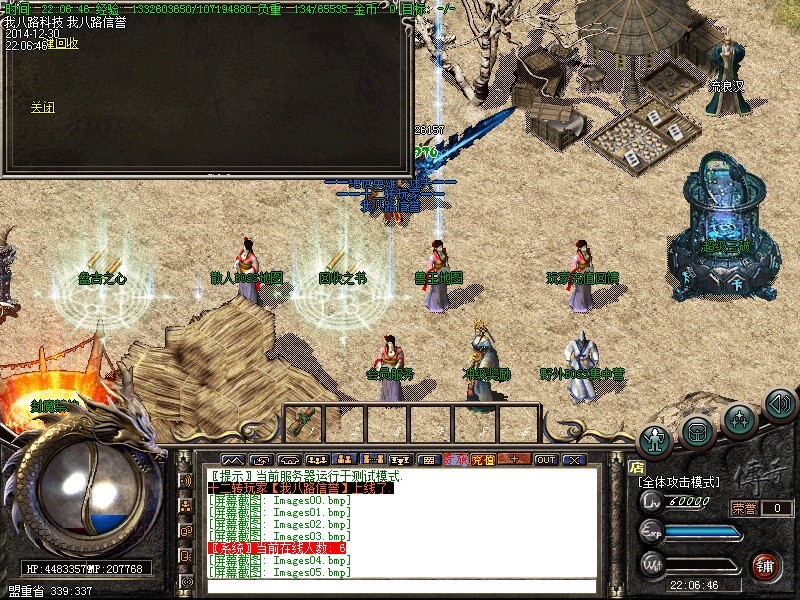This screenshot has height=600, width=800.
Task: Open the character status round button
Action: pos(655,438)
